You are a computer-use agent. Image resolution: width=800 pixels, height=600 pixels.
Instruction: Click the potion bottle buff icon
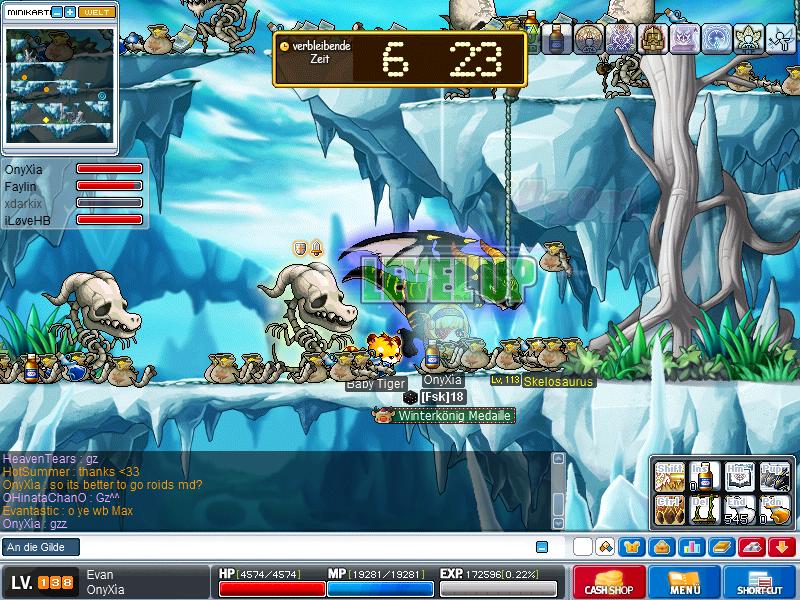click(x=558, y=39)
